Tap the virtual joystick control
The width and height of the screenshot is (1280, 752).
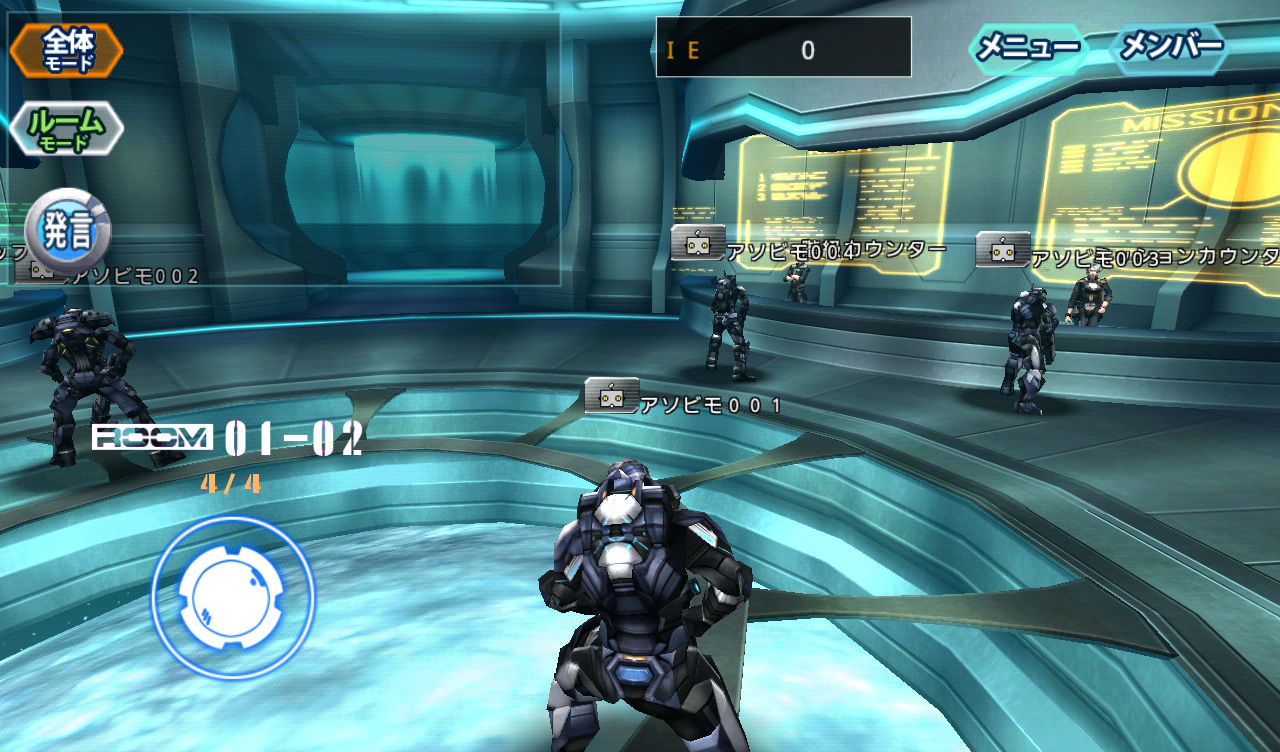[x=233, y=596]
